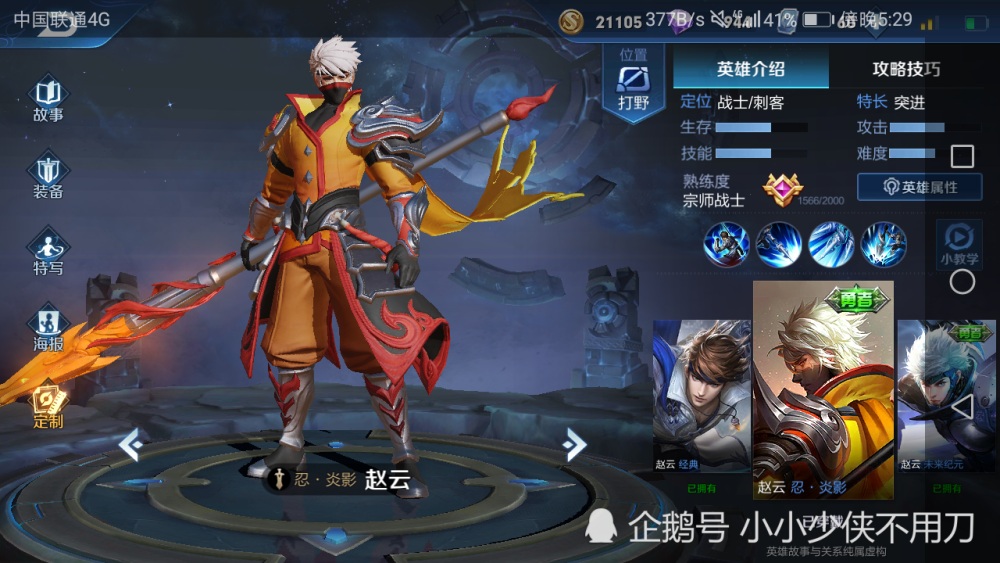The height and width of the screenshot is (563, 1000).
Task: Select the 特写 close-up view
Action: pos(48,251)
